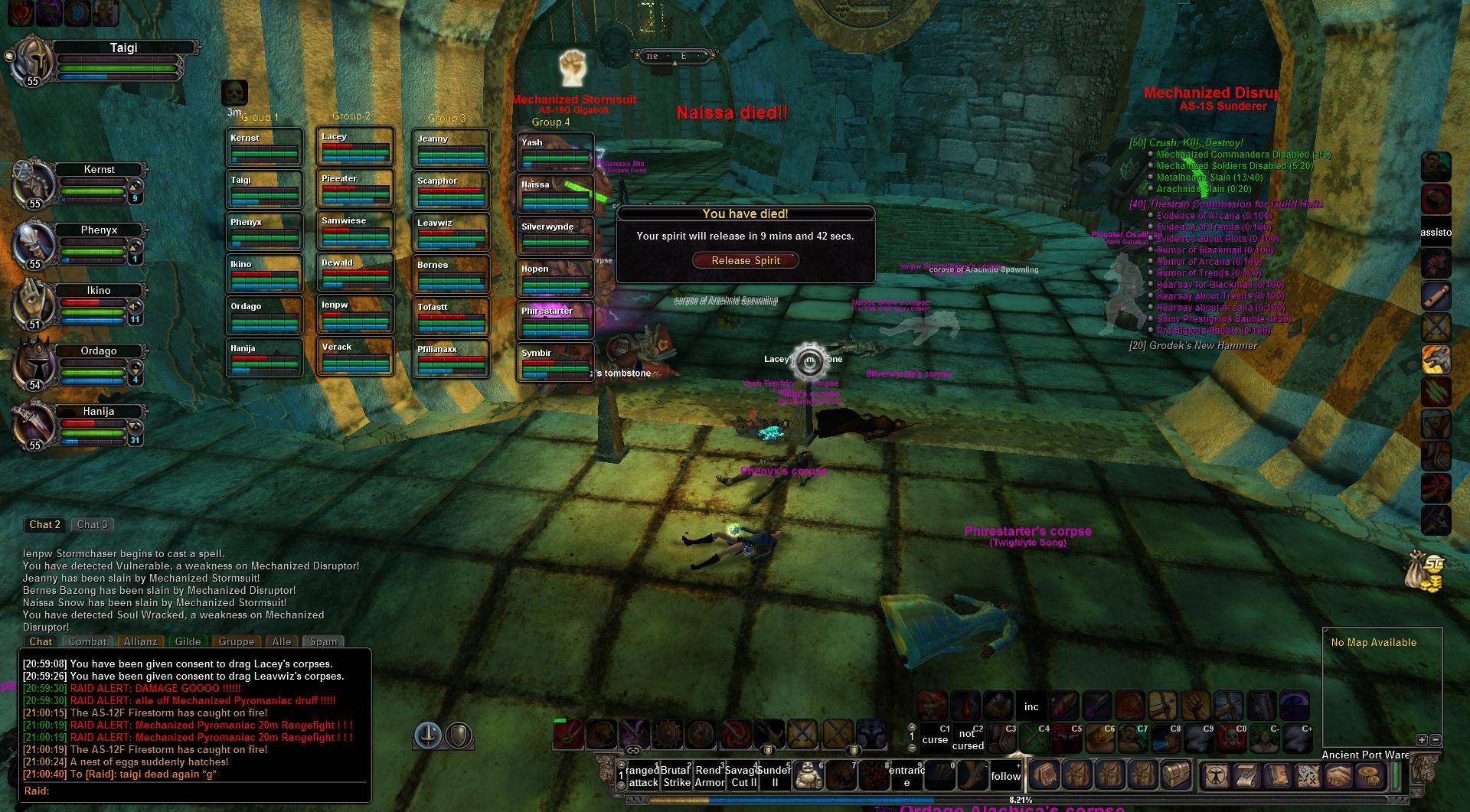This screenshot has width=1470, height=812.
Task: Open the Spam chat tab
Action: pos(323,641)
